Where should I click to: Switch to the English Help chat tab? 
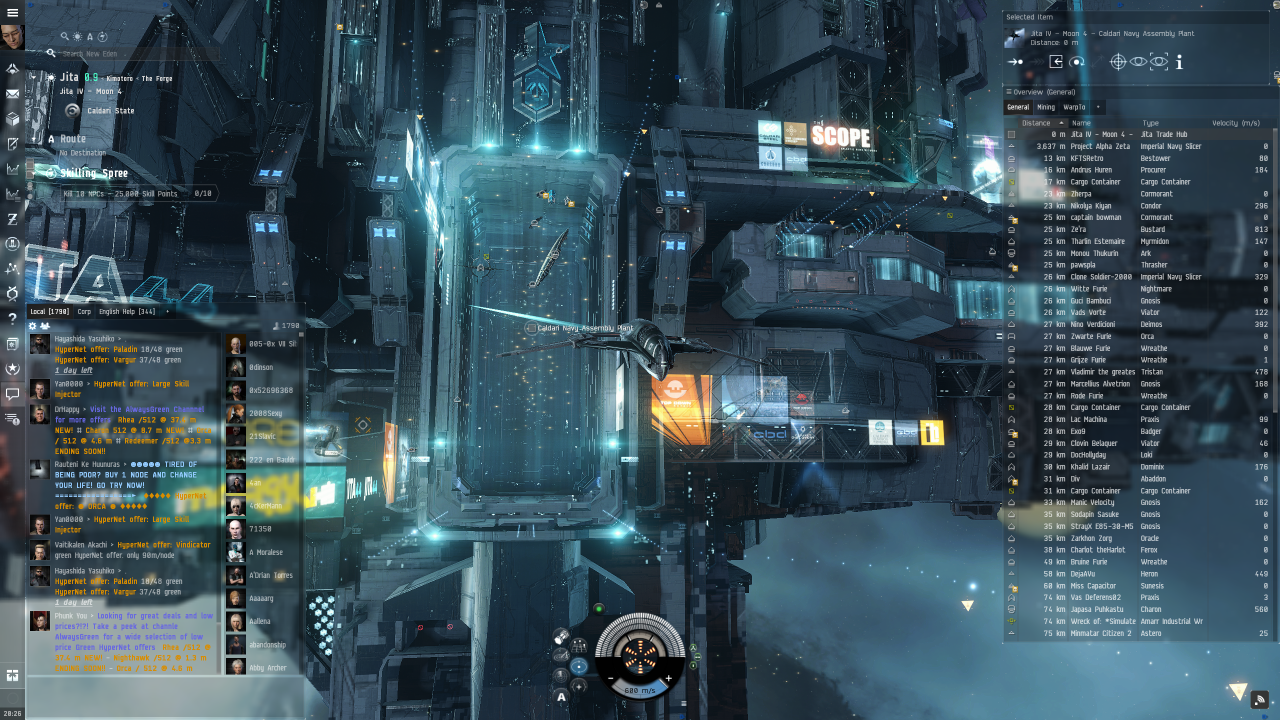pyautogui.click(x=126, y=312)
